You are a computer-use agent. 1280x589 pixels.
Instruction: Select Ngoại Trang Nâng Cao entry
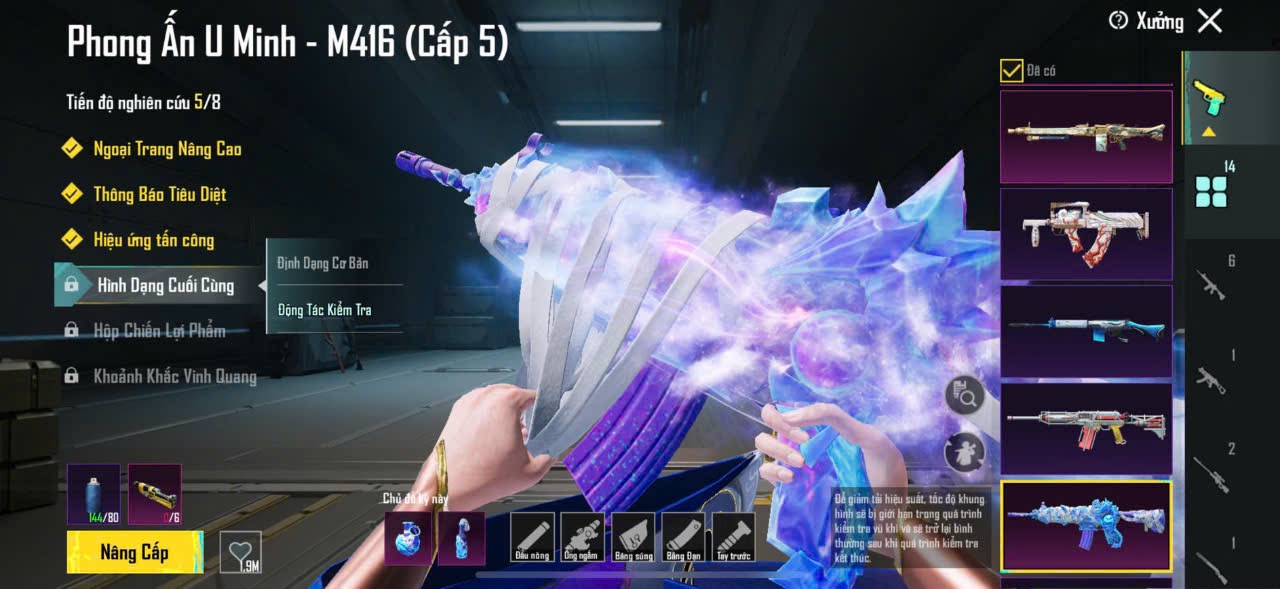[x=167, y=149]
